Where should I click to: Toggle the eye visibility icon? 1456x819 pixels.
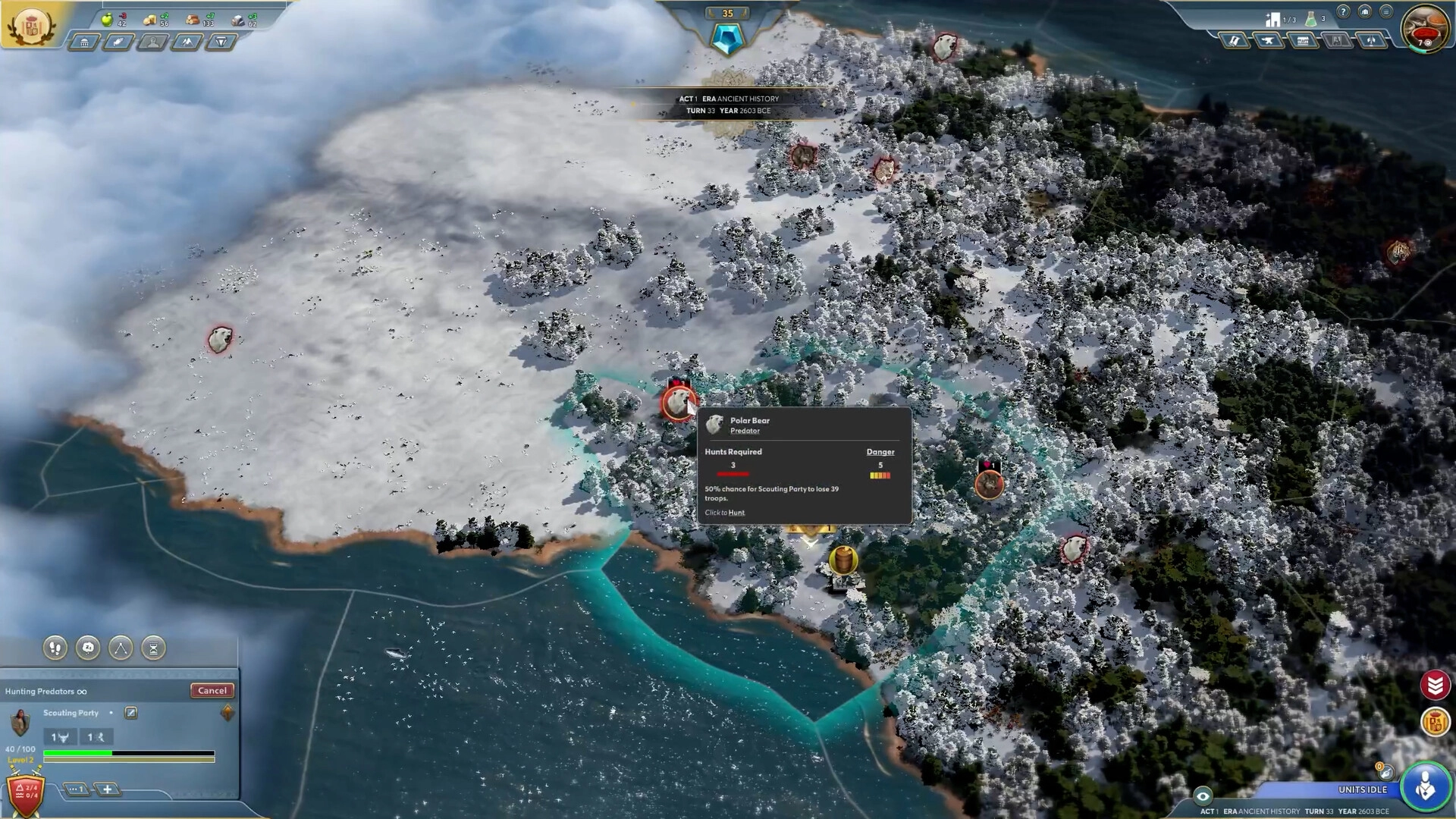coord(1203,796)
